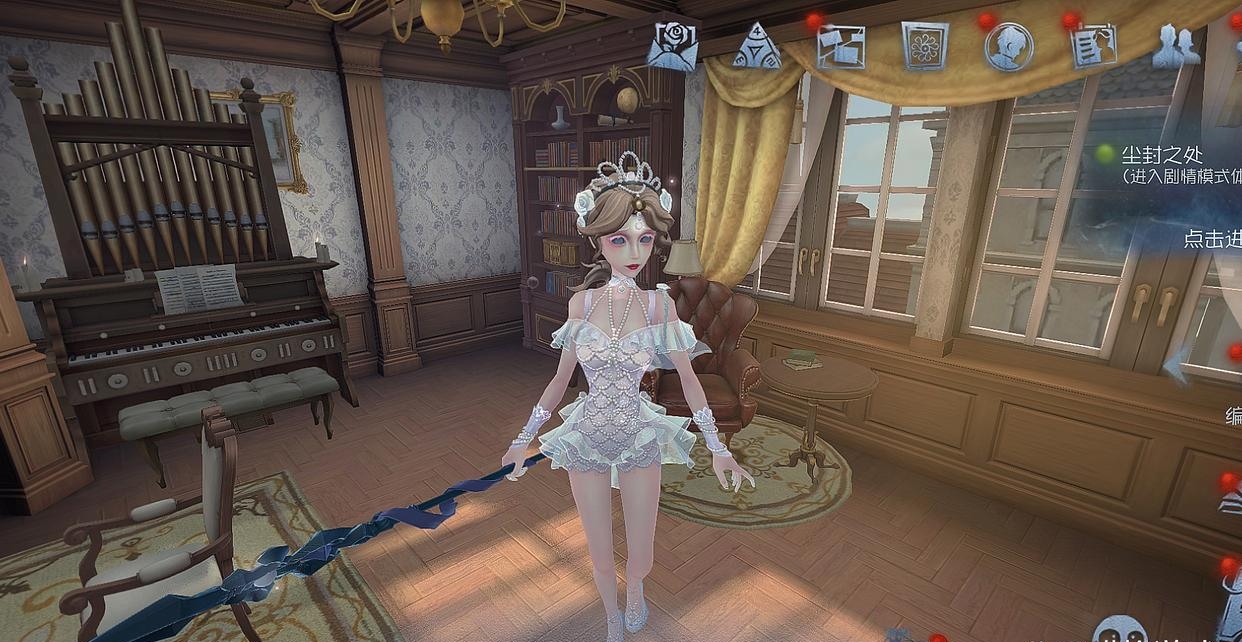Select the 尘封之处 story quest entry

[1161, 156]
